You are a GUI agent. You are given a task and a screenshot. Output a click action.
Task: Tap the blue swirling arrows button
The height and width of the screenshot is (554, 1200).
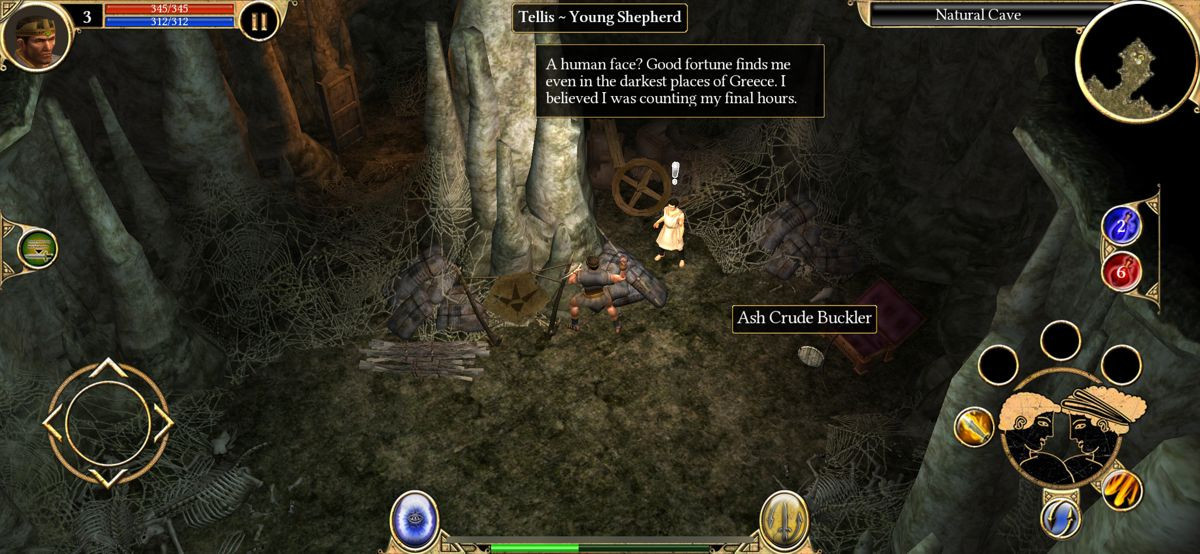[x=1060, y=518]
